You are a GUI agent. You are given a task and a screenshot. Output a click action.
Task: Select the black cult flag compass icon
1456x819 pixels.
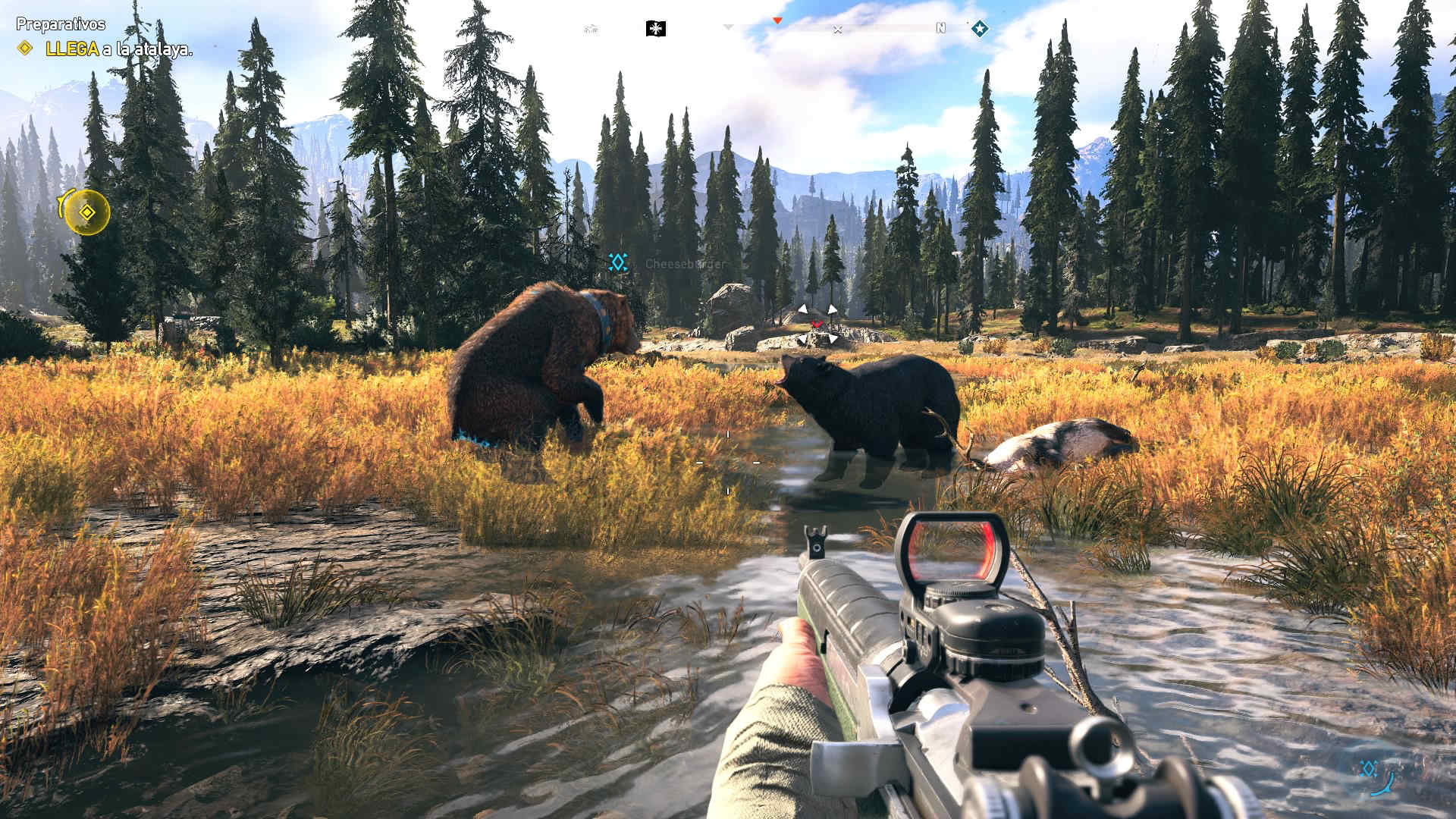tap(655, 29)
